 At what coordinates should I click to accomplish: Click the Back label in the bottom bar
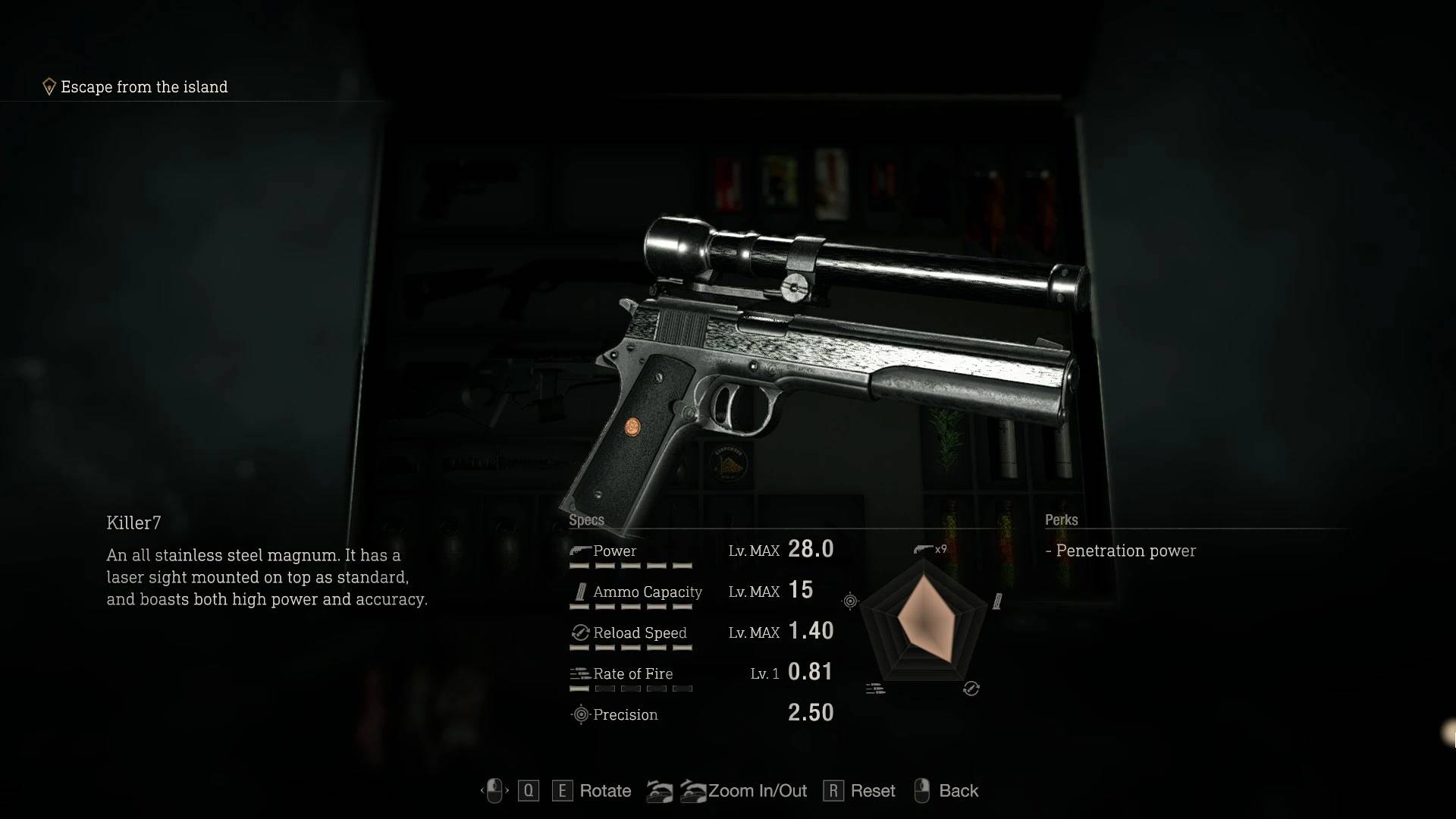click(x=958, y=791)
